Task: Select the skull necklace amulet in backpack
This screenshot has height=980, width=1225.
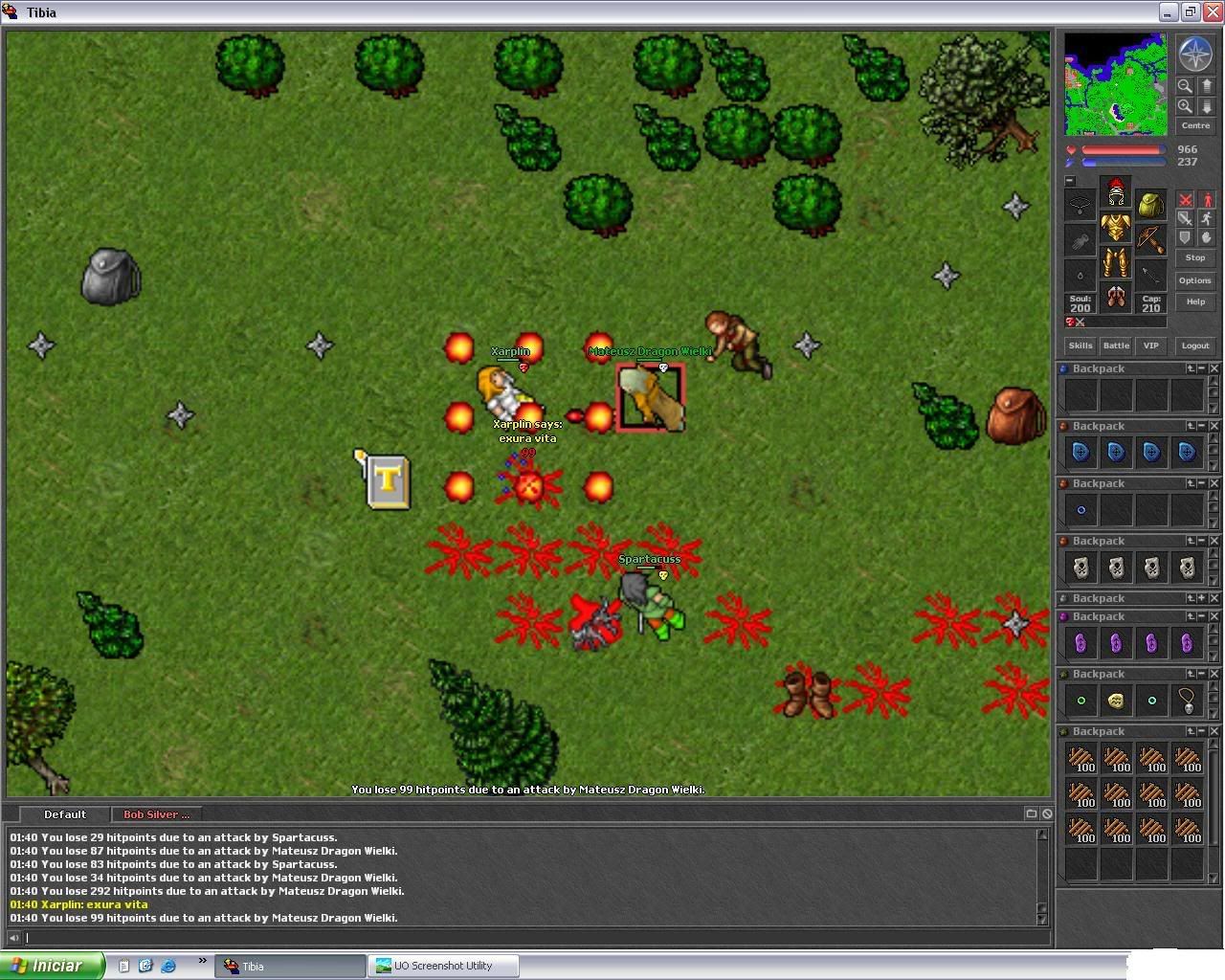Action: [1187, 701]
